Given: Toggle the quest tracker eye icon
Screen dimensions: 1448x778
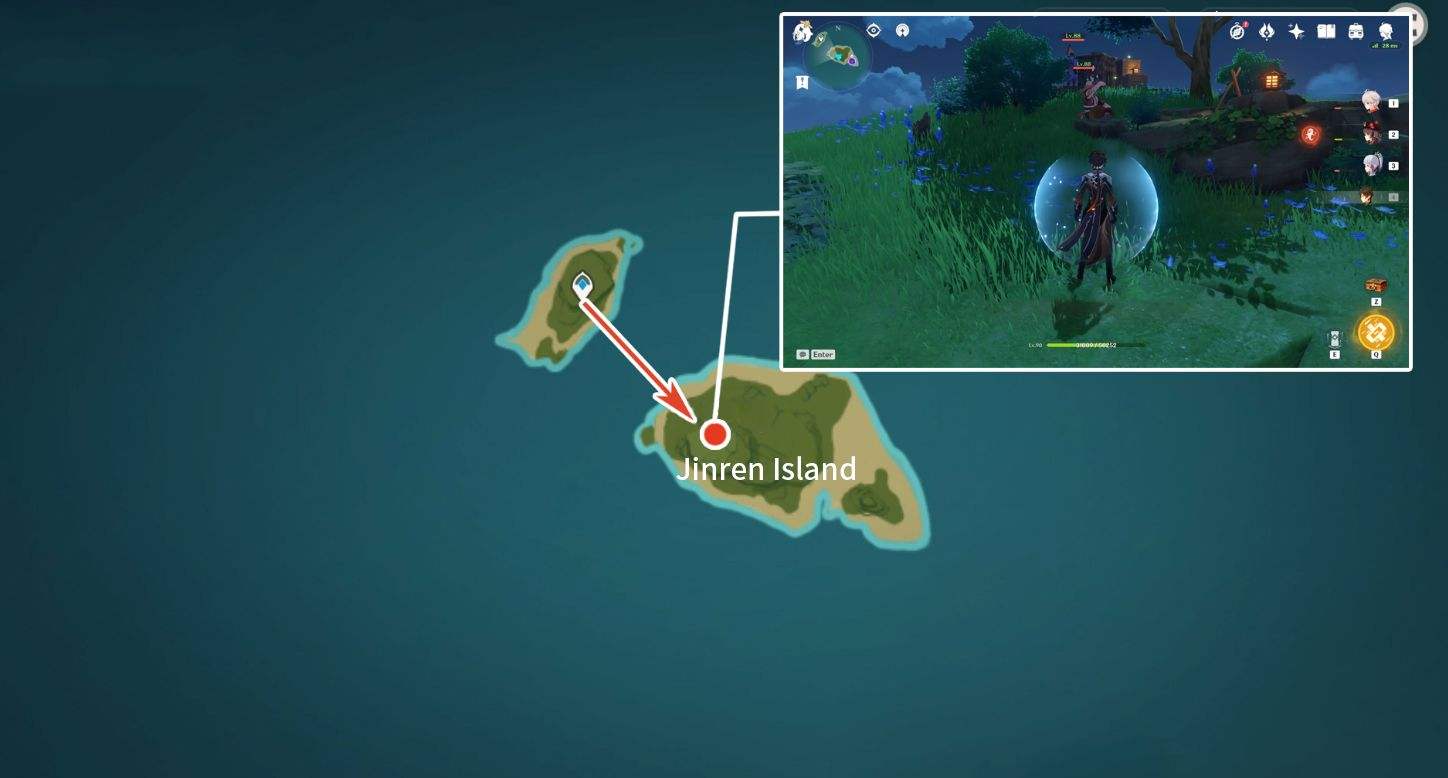Looking at the screenshot, I should coord(873,31).
